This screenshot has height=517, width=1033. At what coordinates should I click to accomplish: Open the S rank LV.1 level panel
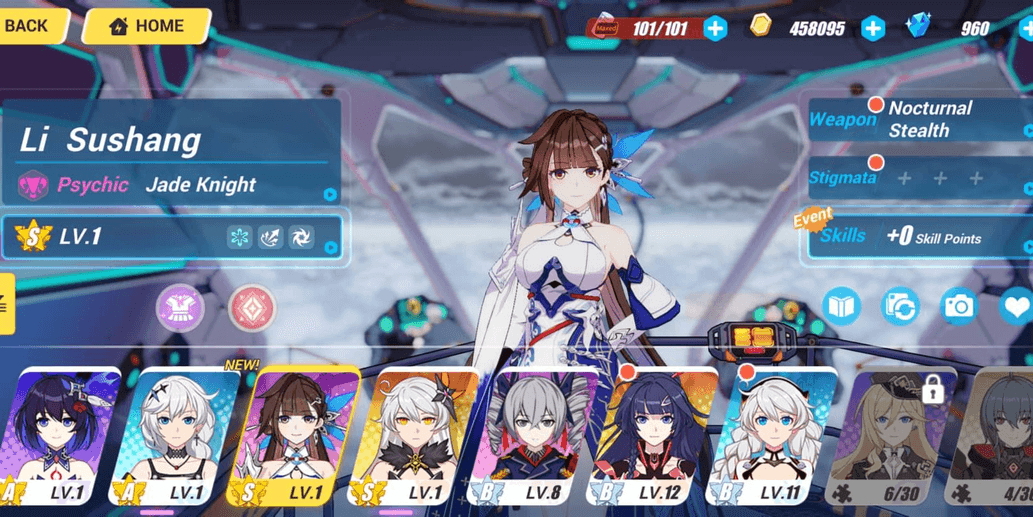tap(173, 237)
